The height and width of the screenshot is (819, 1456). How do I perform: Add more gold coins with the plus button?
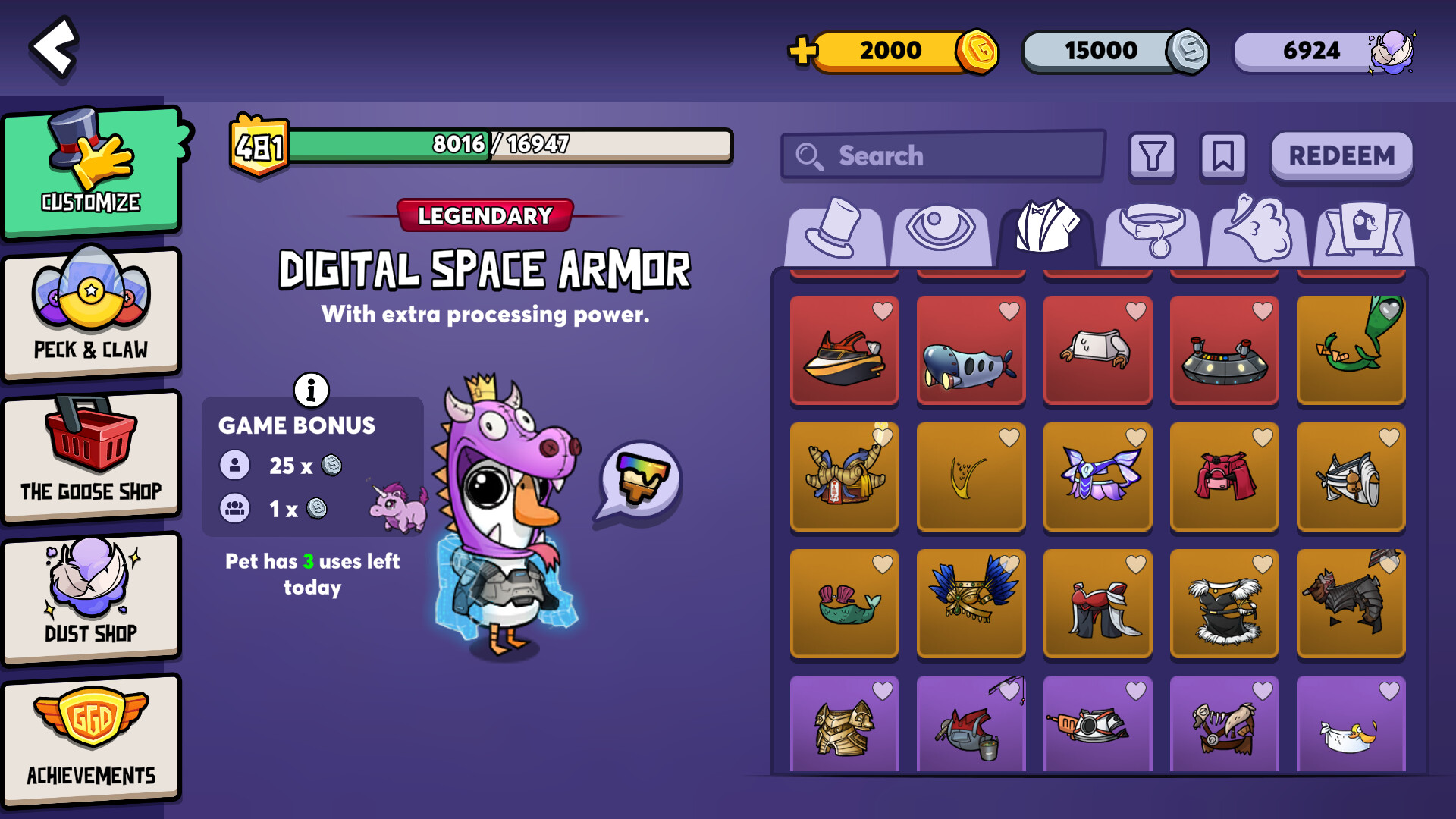point(802,52)
